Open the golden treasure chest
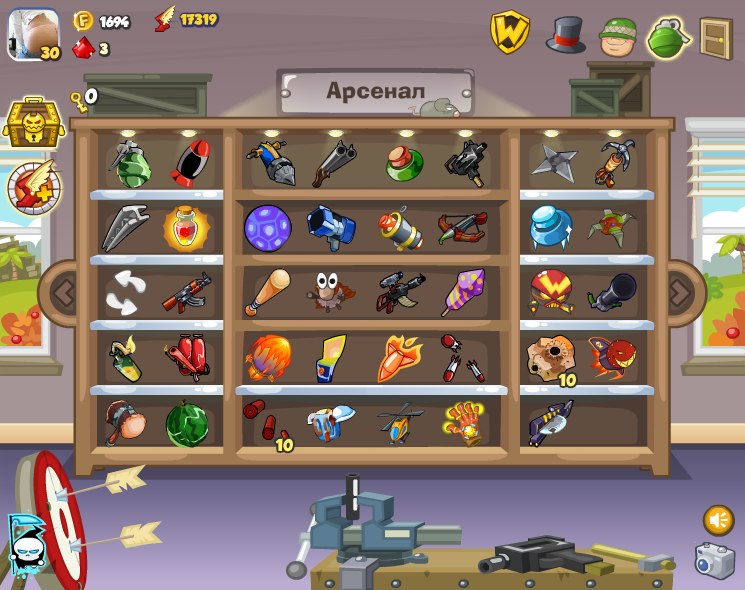The image size is (745, 590). click(33, 122)
